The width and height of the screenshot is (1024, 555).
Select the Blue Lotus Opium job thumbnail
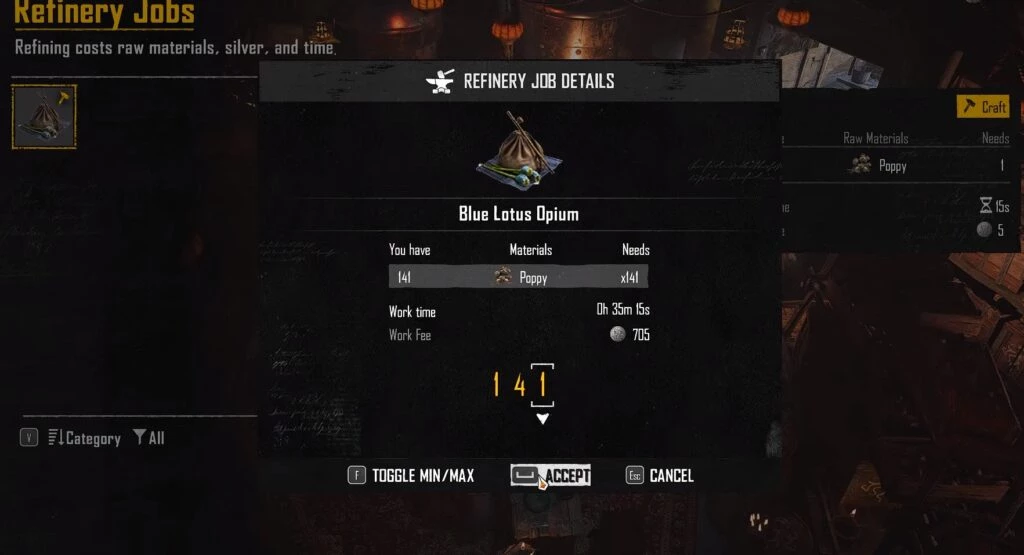44,117
